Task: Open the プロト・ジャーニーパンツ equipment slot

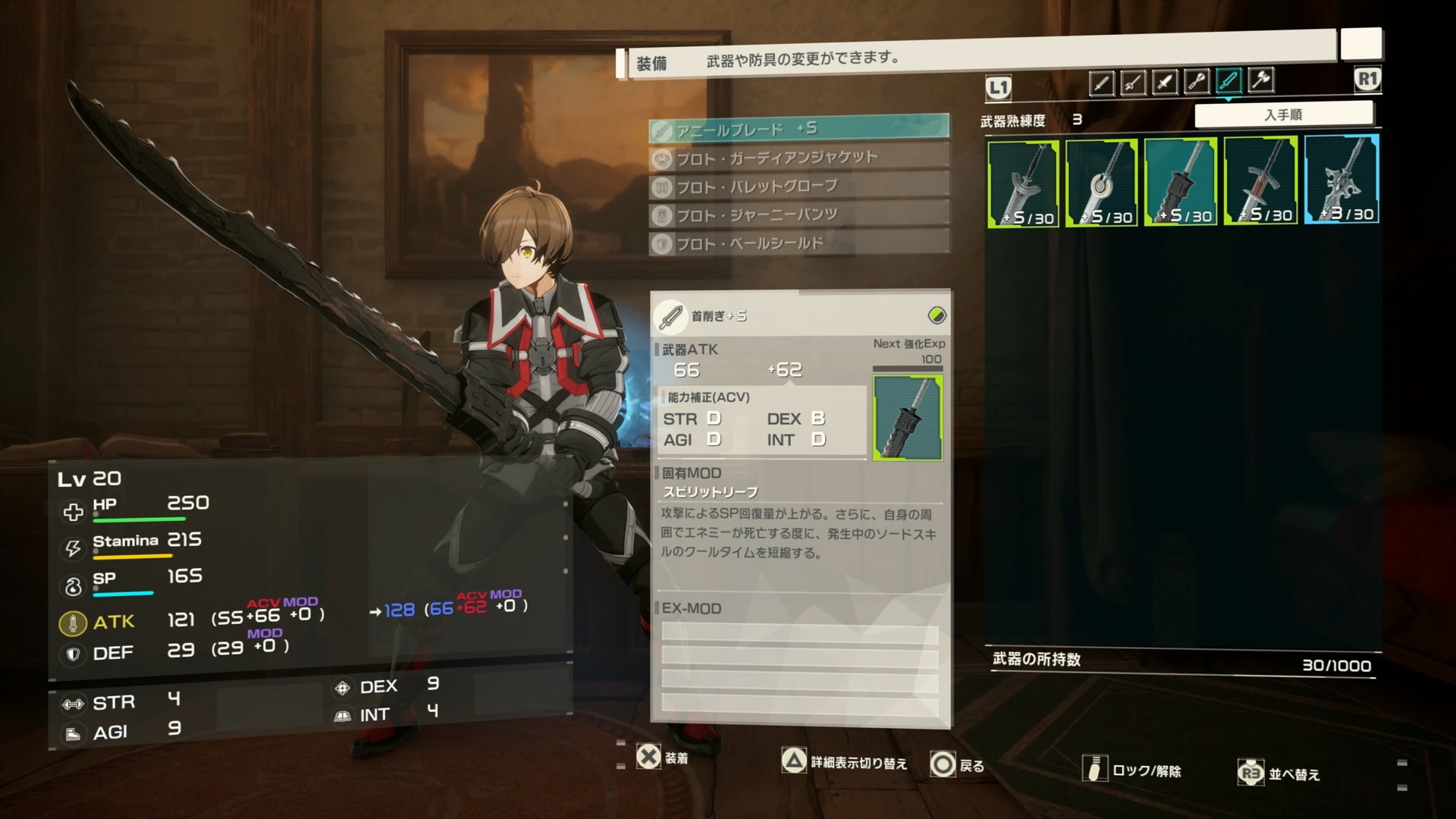Action: point(799,215)
